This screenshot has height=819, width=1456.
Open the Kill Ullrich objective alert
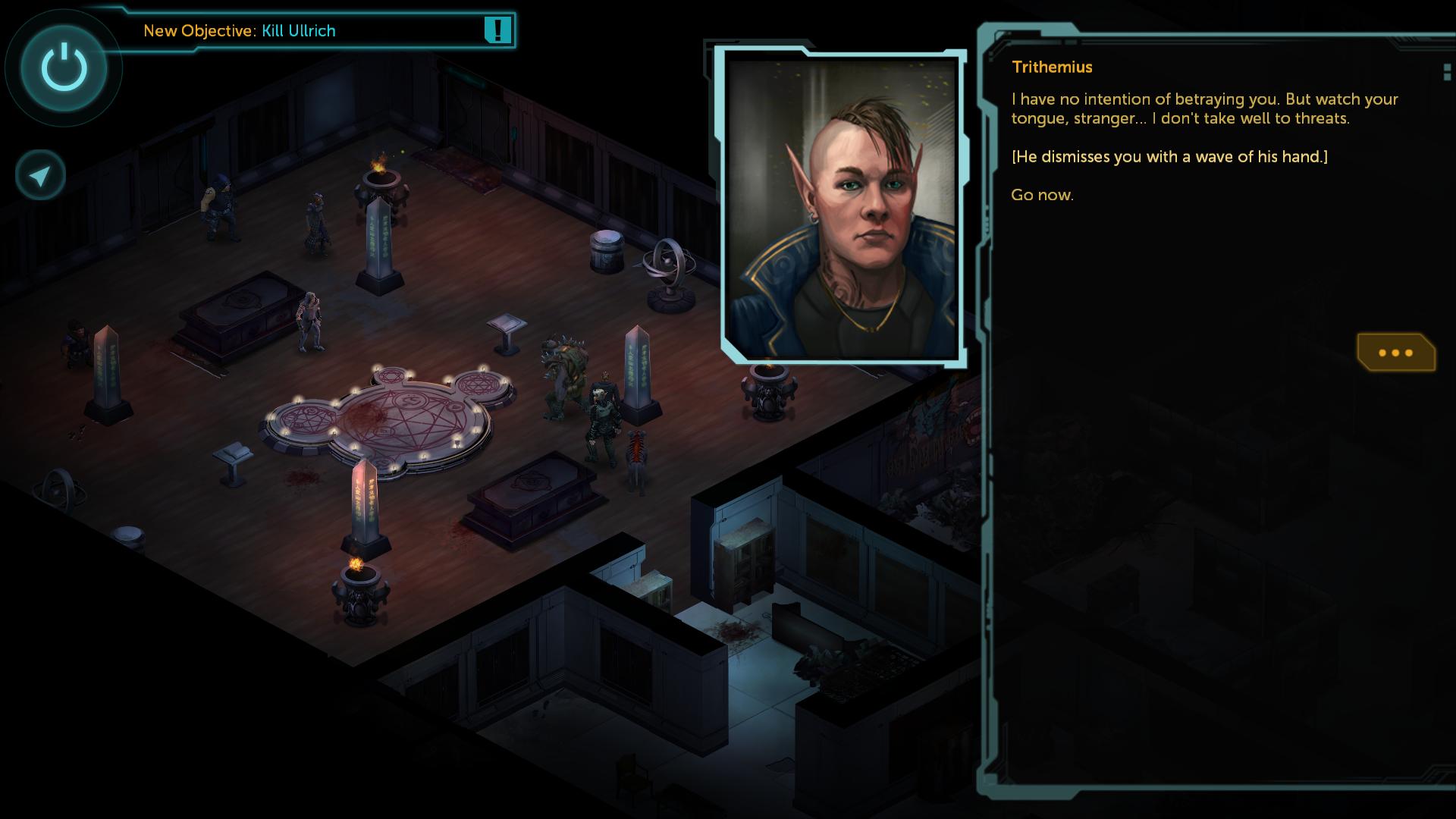pos(497,30)
